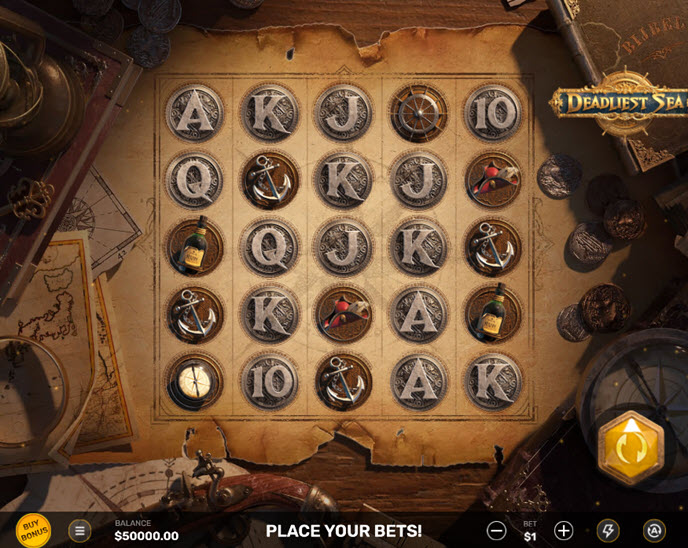
Task: Spin the reels with the gold hexagon button
Action: [630, 447]
